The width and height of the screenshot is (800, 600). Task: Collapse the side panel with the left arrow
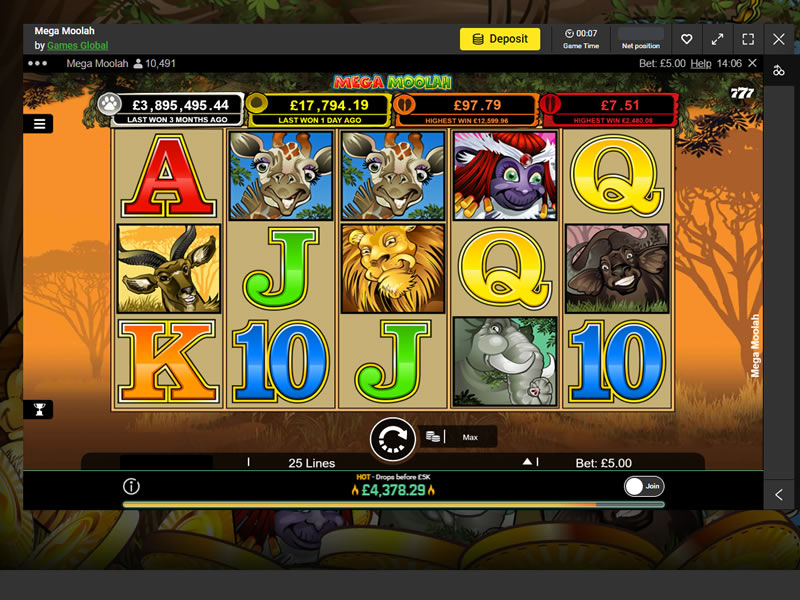pyautogui.click(x=779, y=495)
